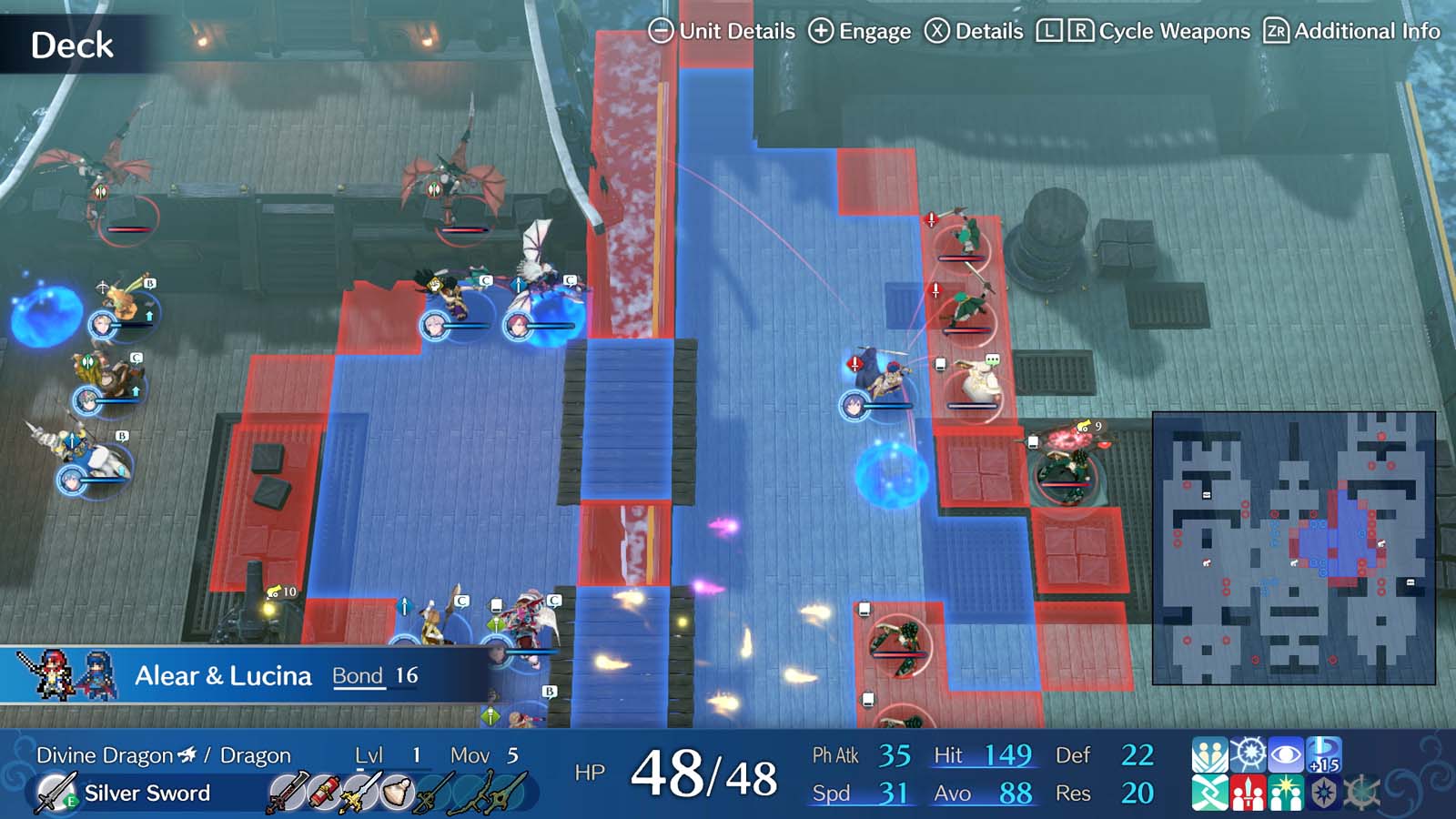The width and height of the screenshot is (1456, 819).
Task: Select the golden Libération sword icon
Action: pos(363,792)
